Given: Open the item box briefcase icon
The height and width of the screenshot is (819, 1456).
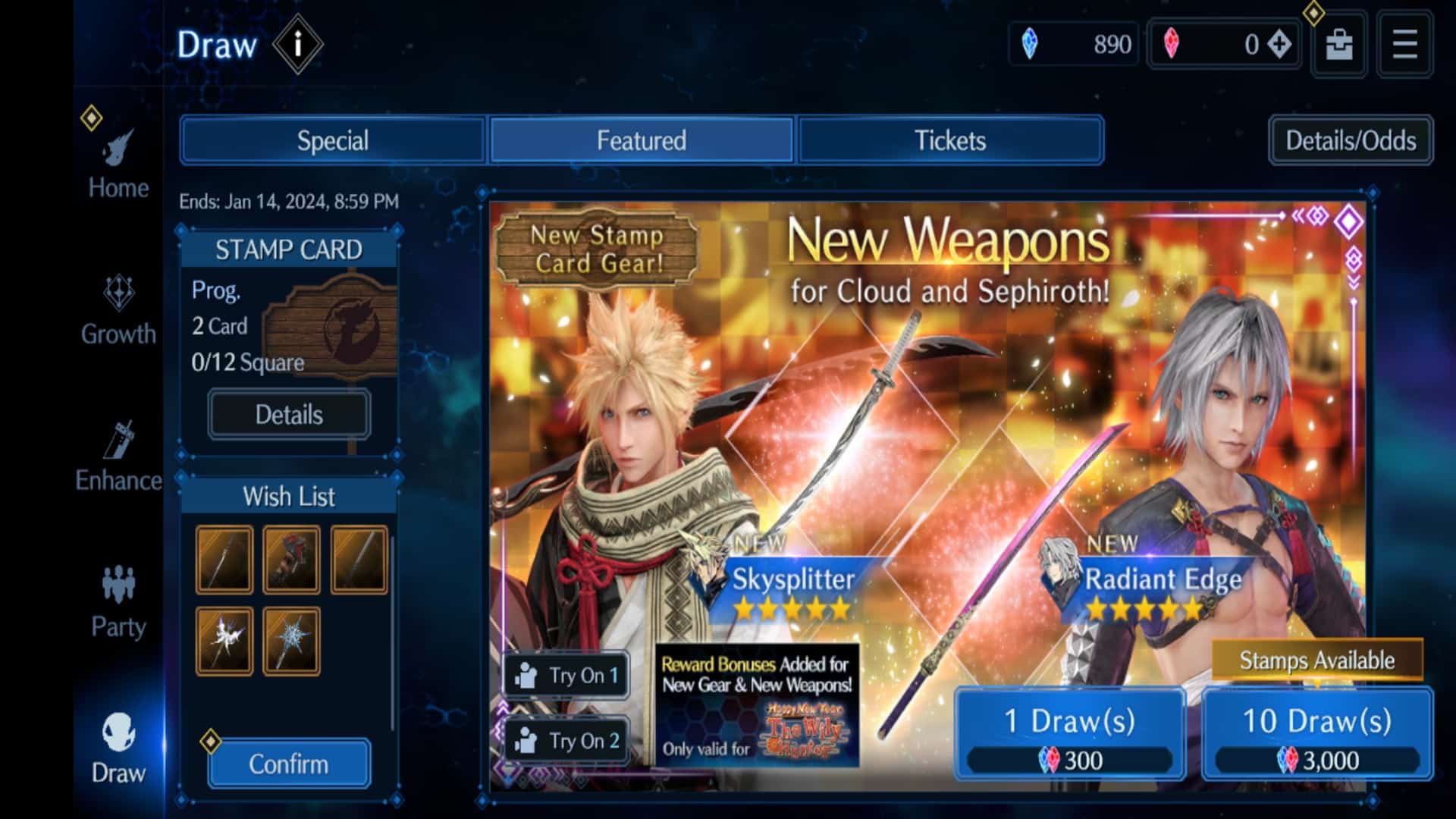Looking at the screenshot, I should [1337, 44].
